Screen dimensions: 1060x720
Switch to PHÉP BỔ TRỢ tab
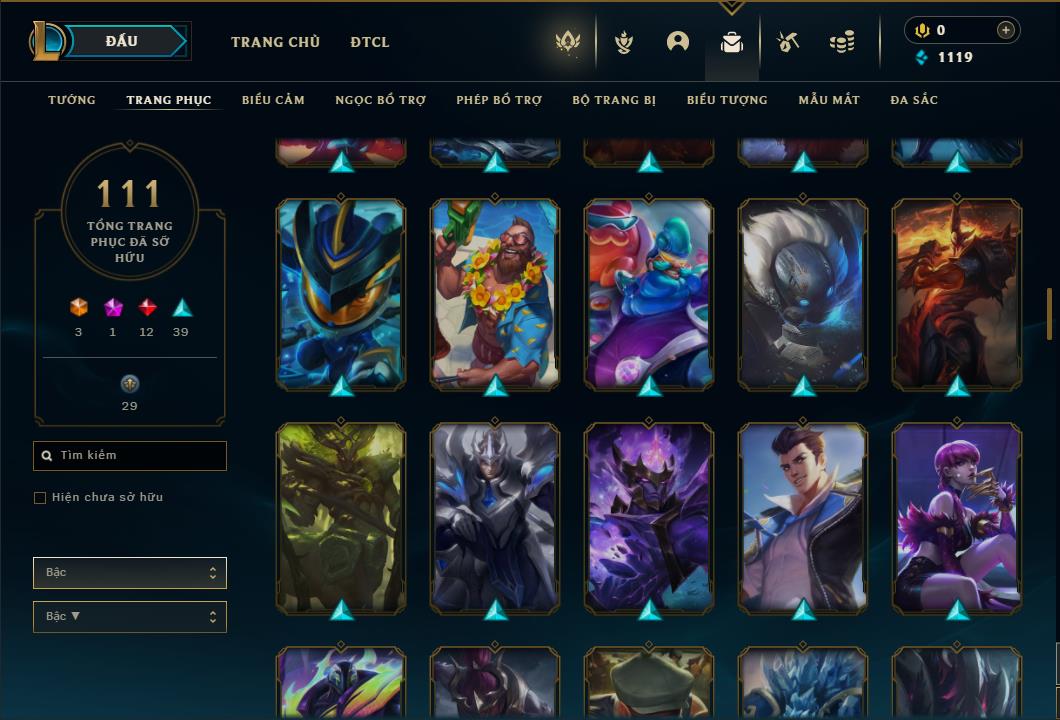499,100
